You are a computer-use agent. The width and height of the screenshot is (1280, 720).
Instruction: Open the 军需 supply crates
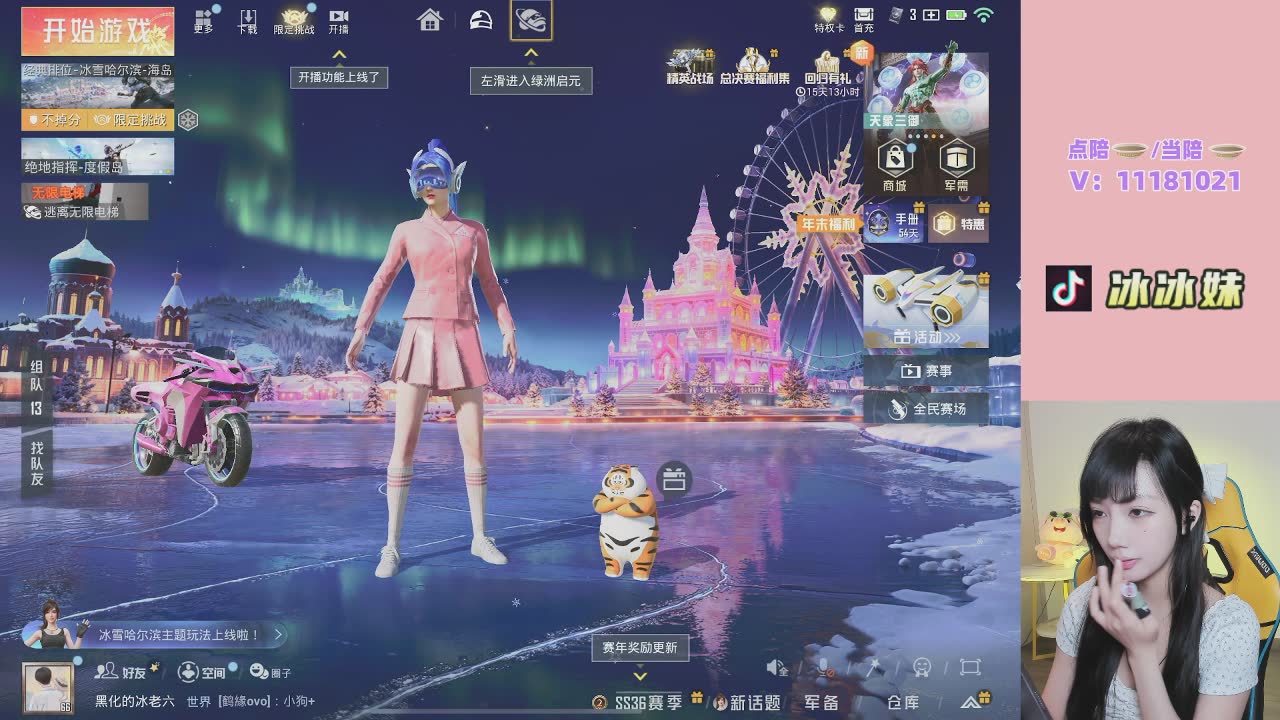pos(957,164)
